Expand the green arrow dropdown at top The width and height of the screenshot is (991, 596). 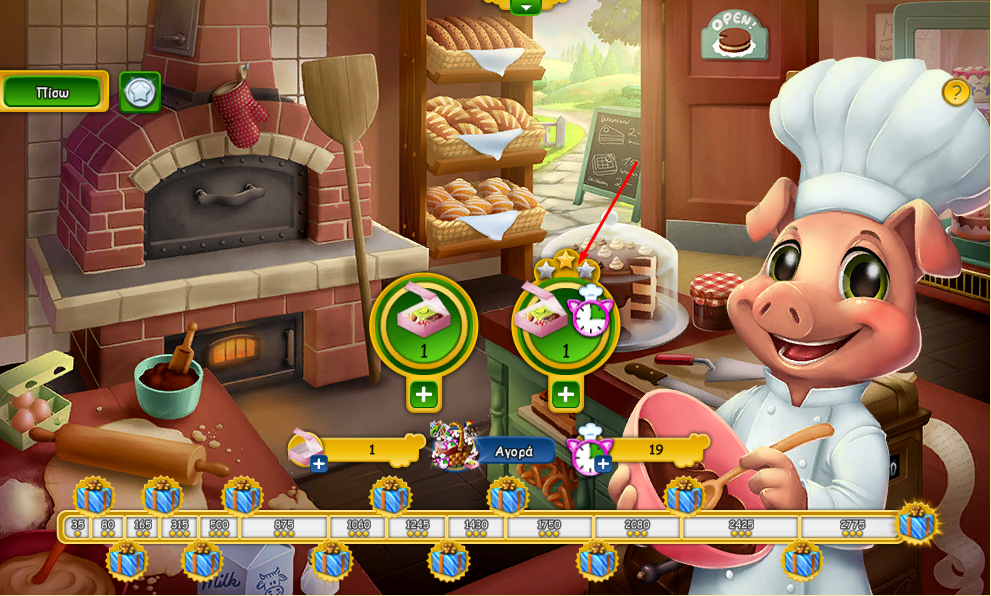(525, 6)
